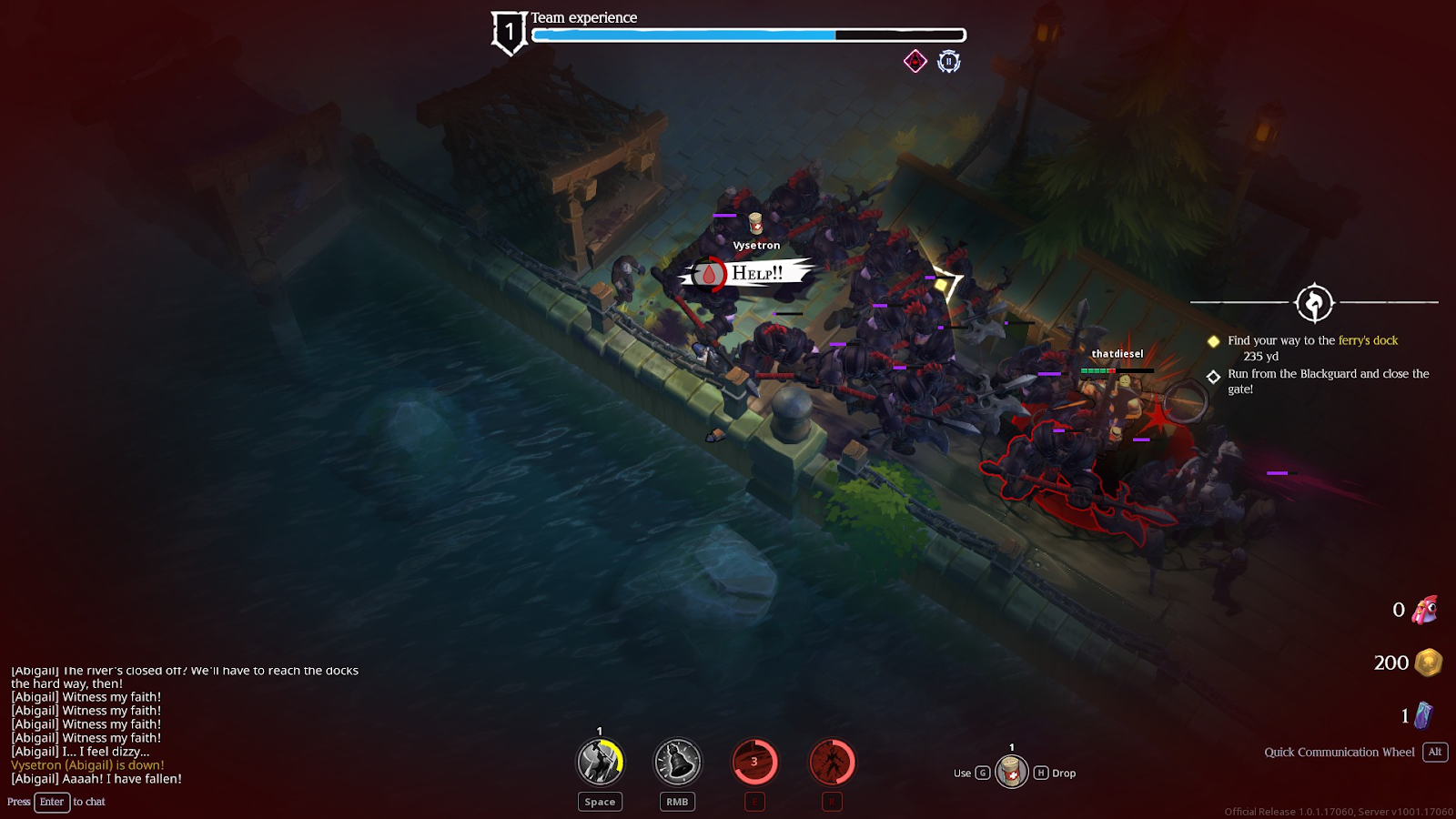This screenshot has height=819, width=1456.
Task: Click the blue circular emblem icon
Action: (949, 61)
